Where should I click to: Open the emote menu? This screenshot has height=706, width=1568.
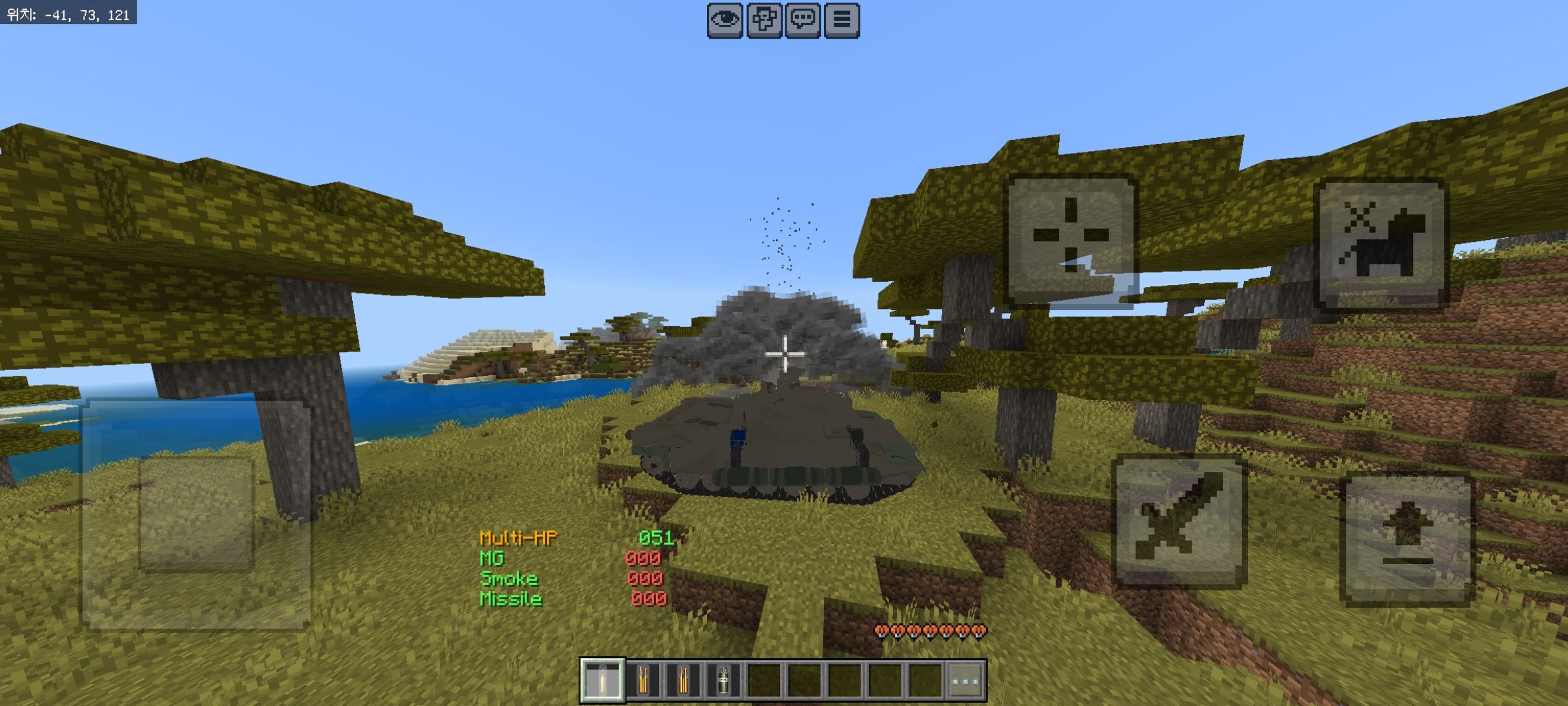pyautogui.click(x=764, y=20)
